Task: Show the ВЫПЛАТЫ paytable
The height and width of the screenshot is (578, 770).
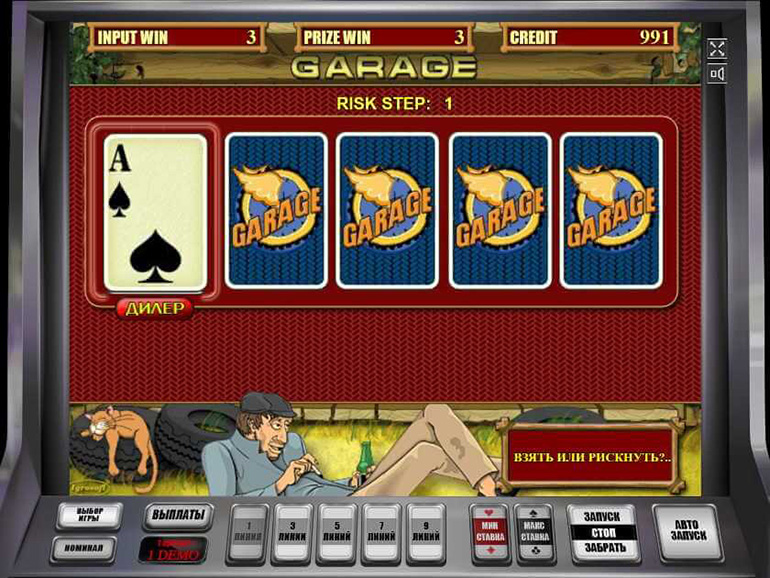Action: [x=178, y=516]
